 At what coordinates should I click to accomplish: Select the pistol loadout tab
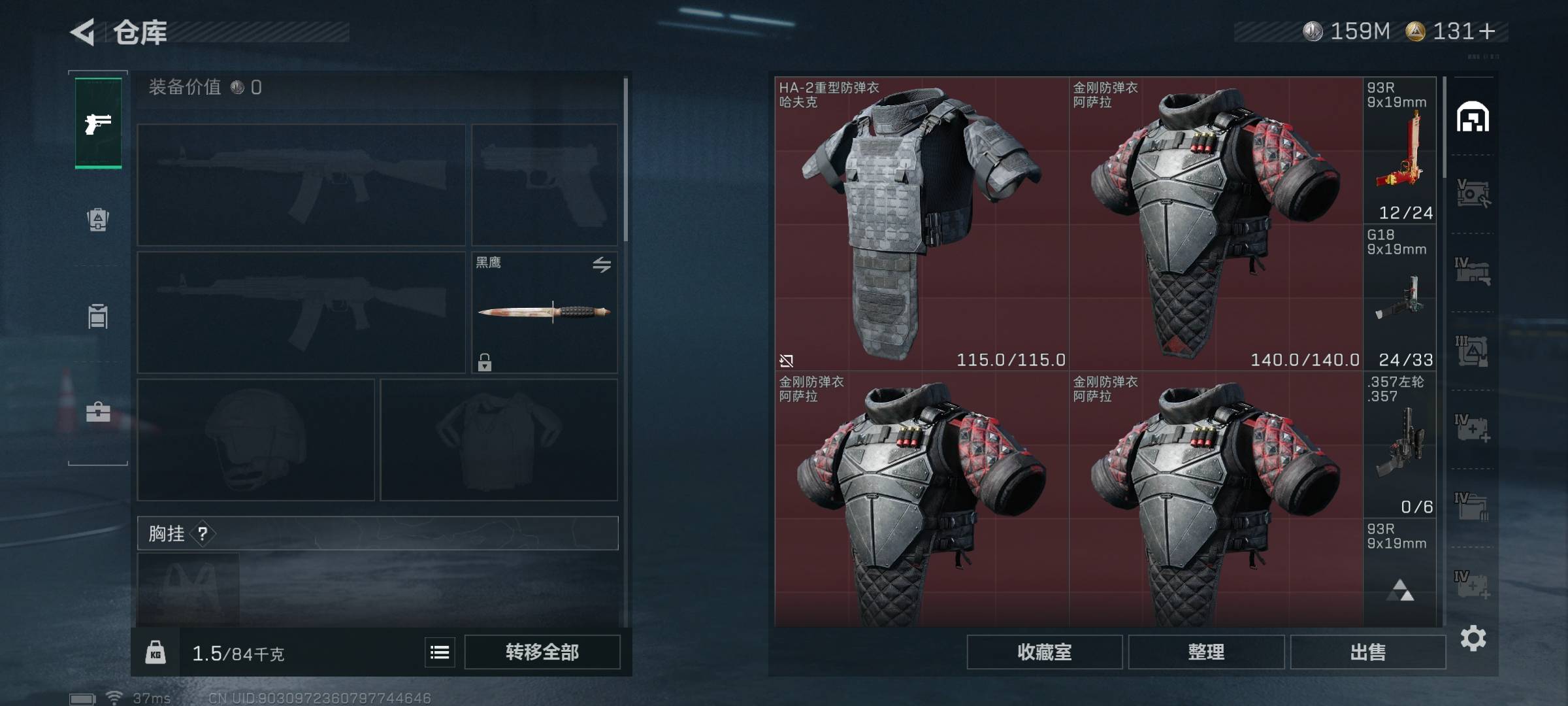coord(98,123)
